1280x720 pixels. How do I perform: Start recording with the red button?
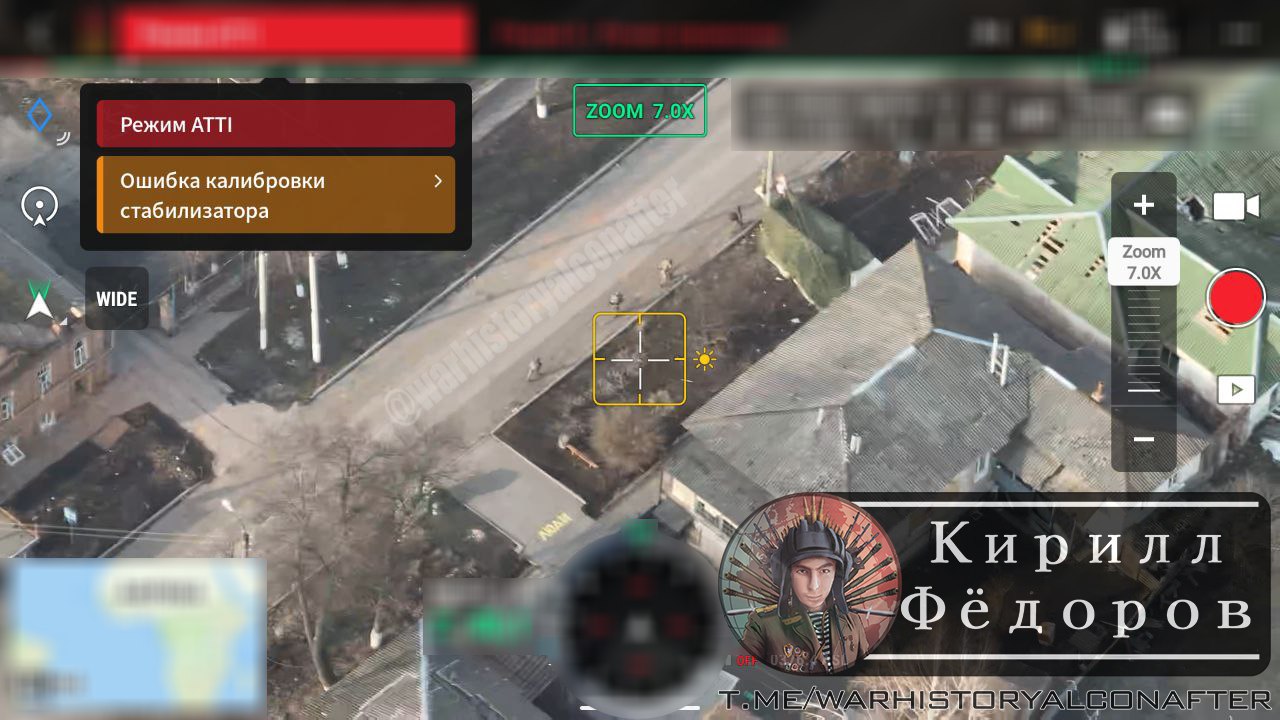1236,298
